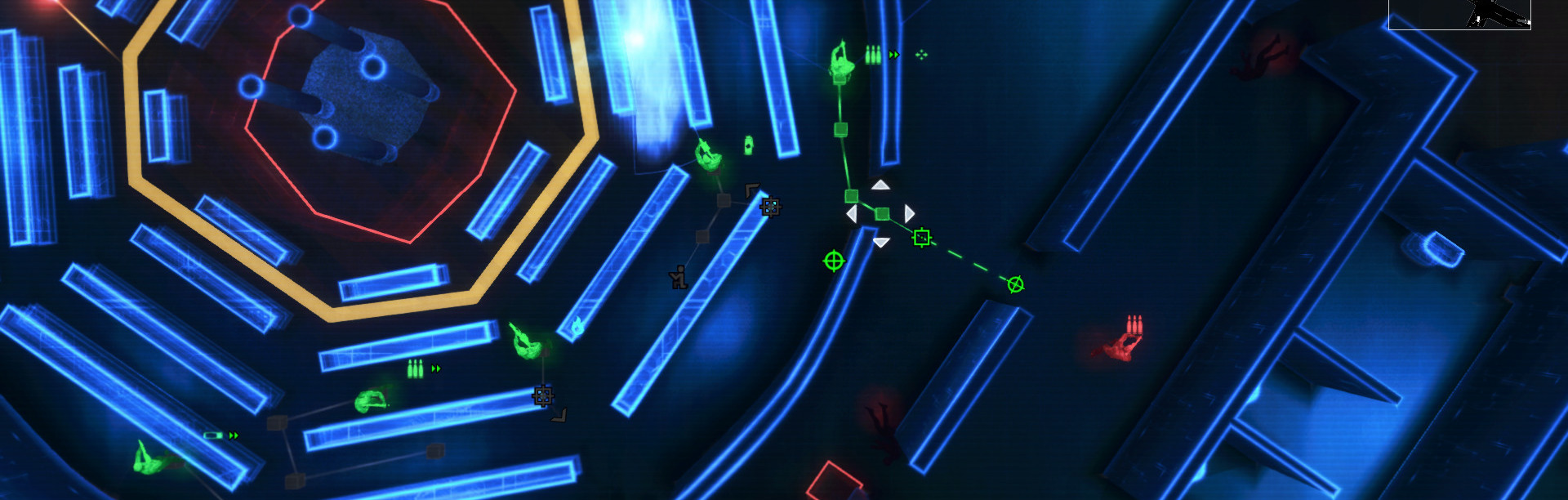Click the right arrow beside the selected waypoint

point(909,214)
